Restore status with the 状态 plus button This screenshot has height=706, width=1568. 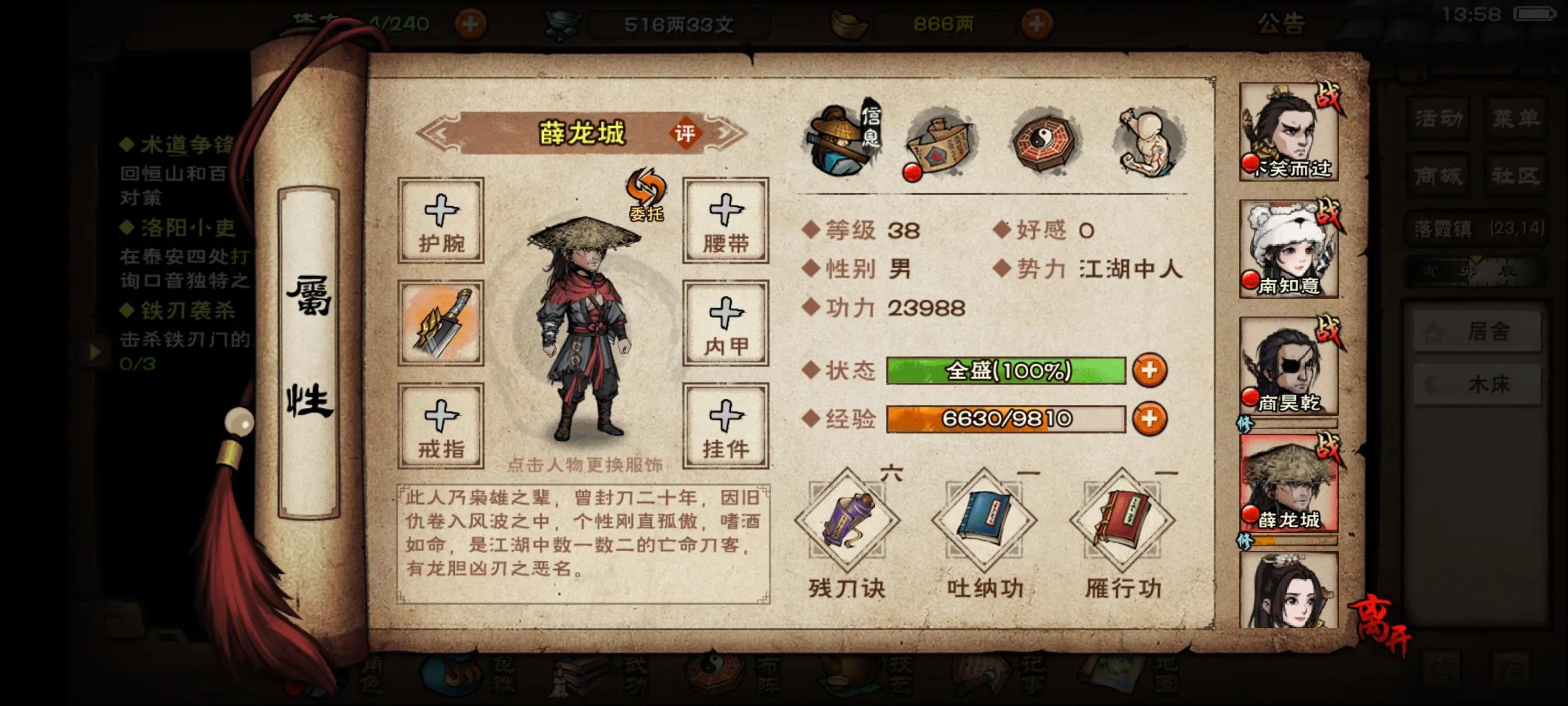click(x=1149, y=370)
